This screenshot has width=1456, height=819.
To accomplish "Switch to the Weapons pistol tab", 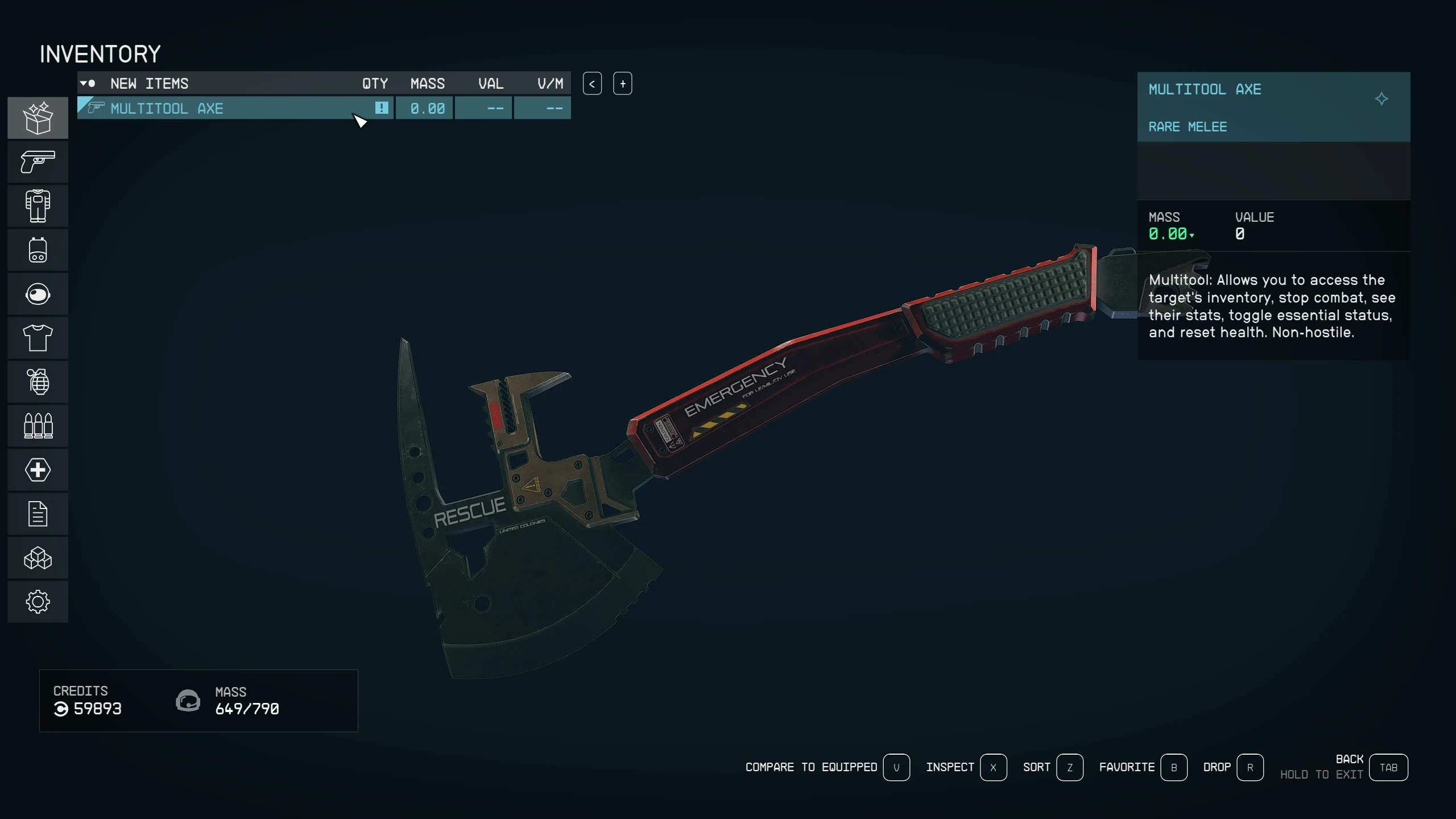I will coord(38,162).
